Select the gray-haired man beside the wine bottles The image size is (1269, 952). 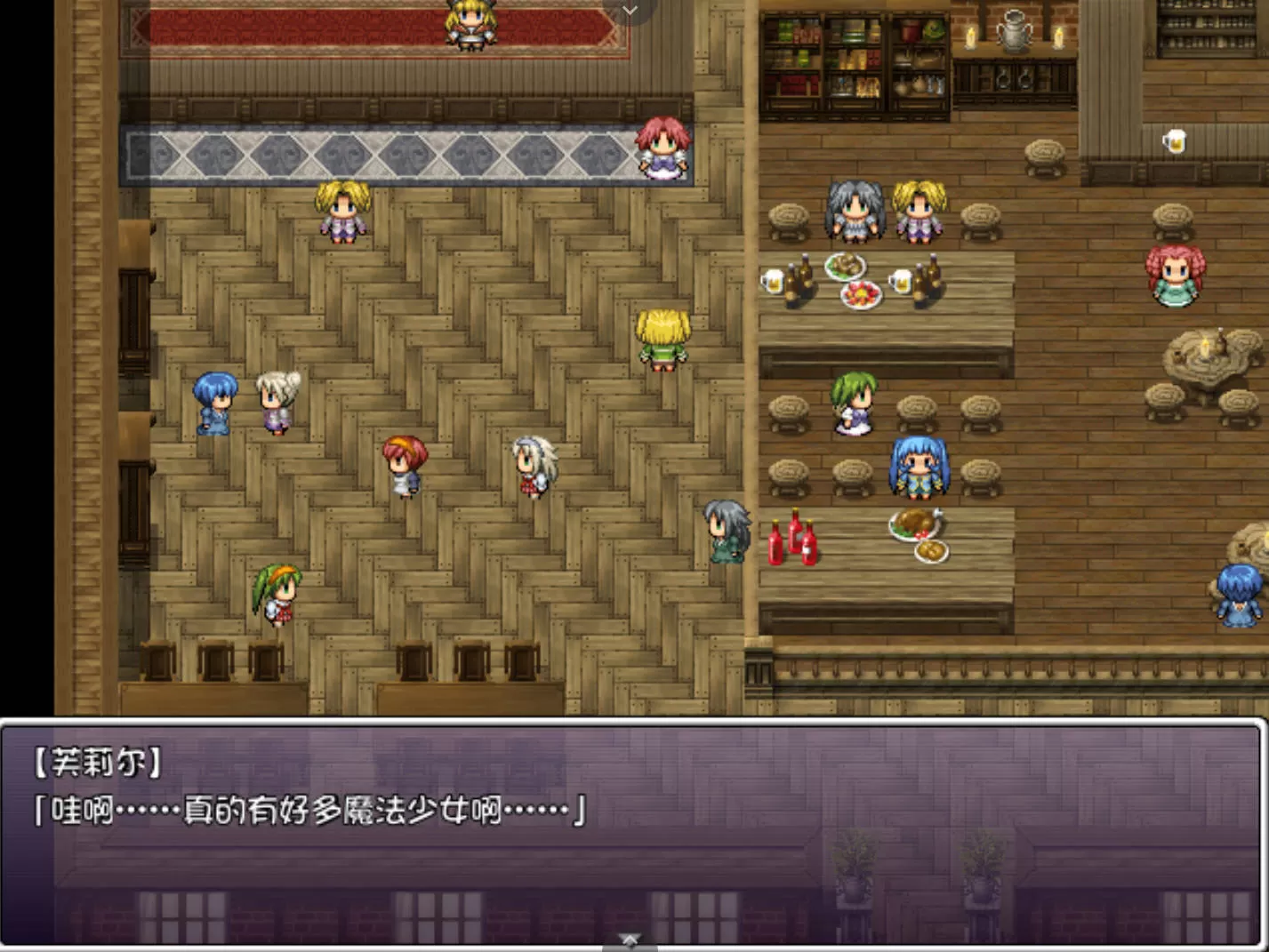(x=727, y=531)
